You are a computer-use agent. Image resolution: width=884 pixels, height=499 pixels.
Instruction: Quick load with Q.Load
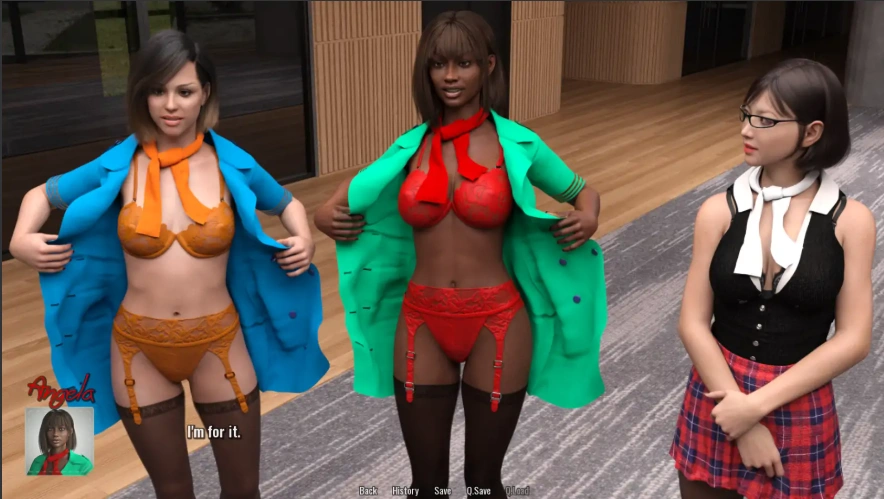point(517,491)
